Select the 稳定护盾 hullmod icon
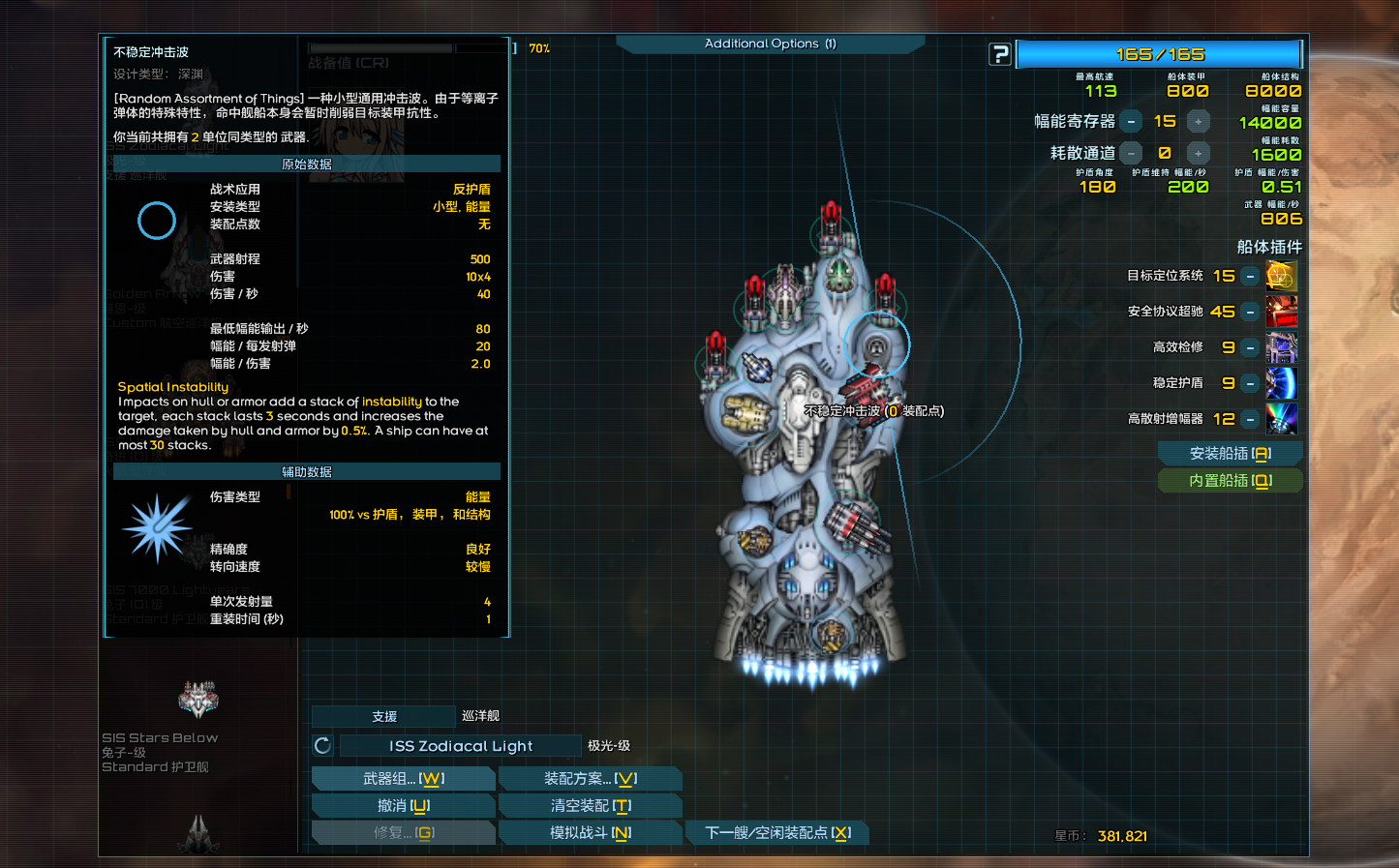This screenshot has height=868, width=1399. [1282, 383]
